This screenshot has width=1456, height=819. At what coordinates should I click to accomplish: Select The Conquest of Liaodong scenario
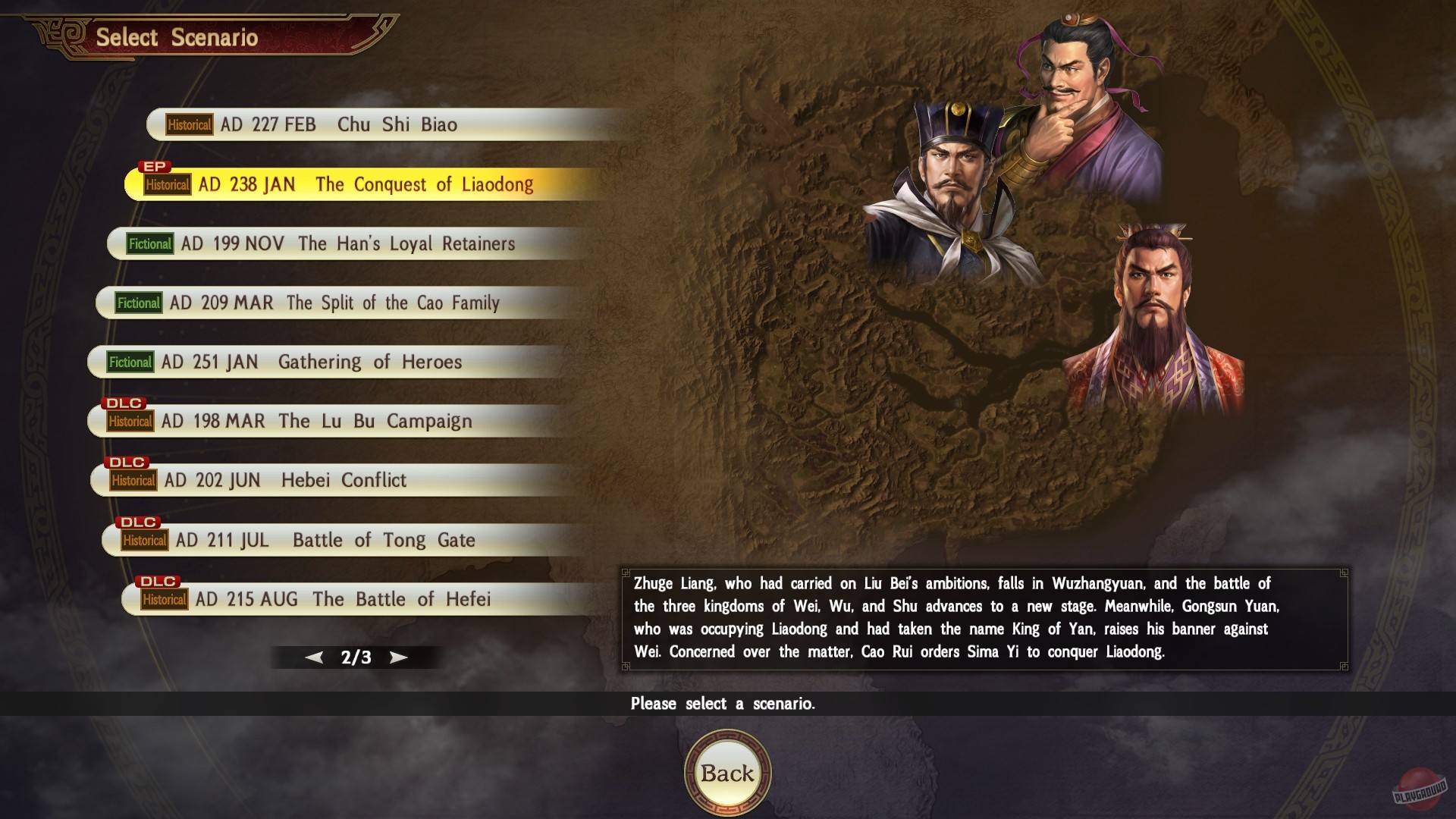[356, 184]
